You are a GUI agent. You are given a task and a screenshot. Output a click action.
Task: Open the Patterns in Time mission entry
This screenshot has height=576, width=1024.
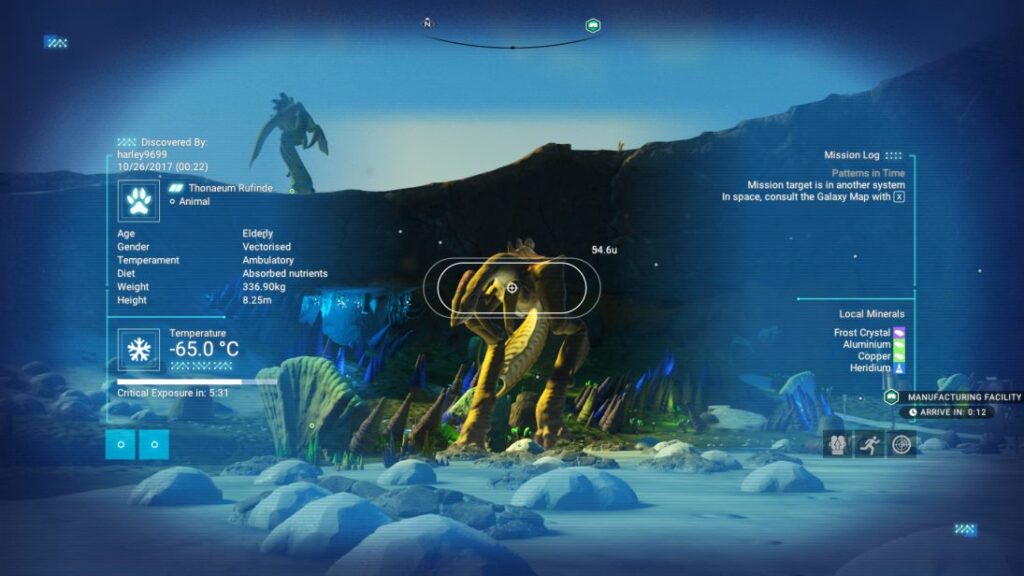coord(868,173)
